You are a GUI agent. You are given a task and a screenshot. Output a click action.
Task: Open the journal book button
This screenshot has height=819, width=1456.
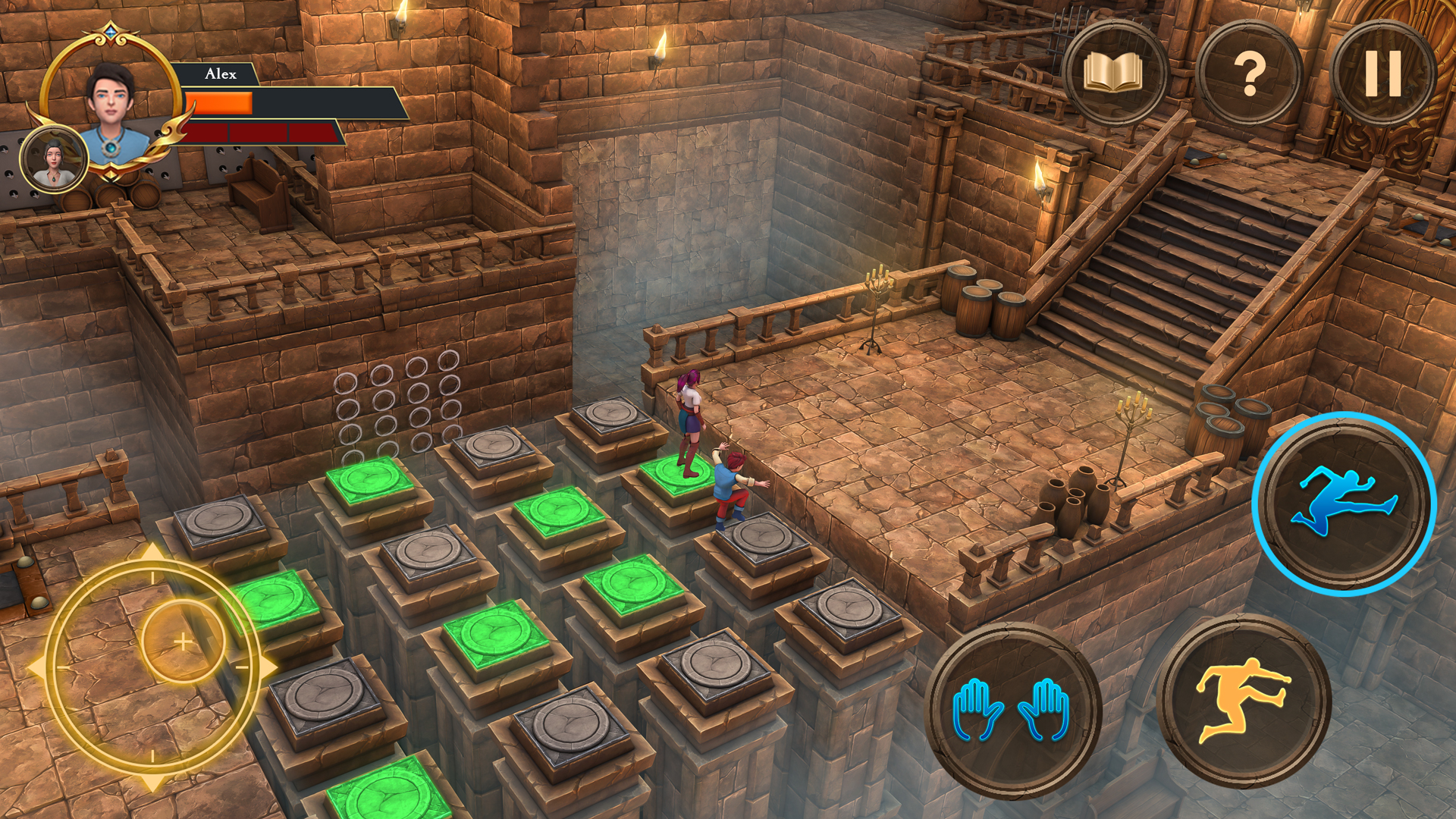1113,74
